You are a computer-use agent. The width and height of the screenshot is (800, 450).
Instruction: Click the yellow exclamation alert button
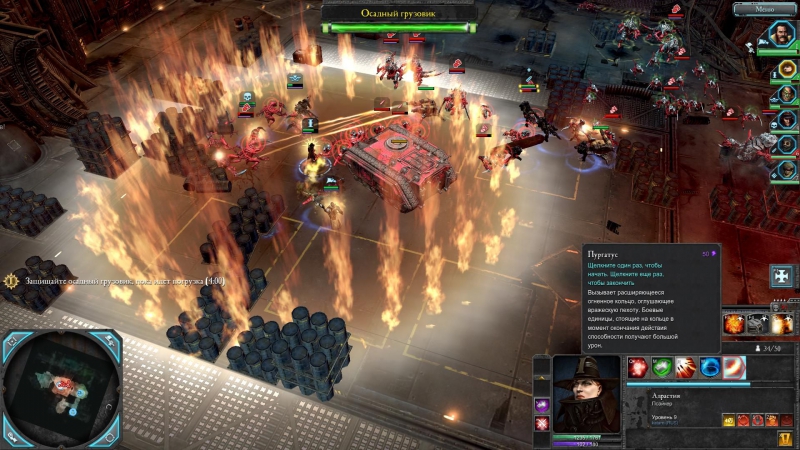click(787, 438)
